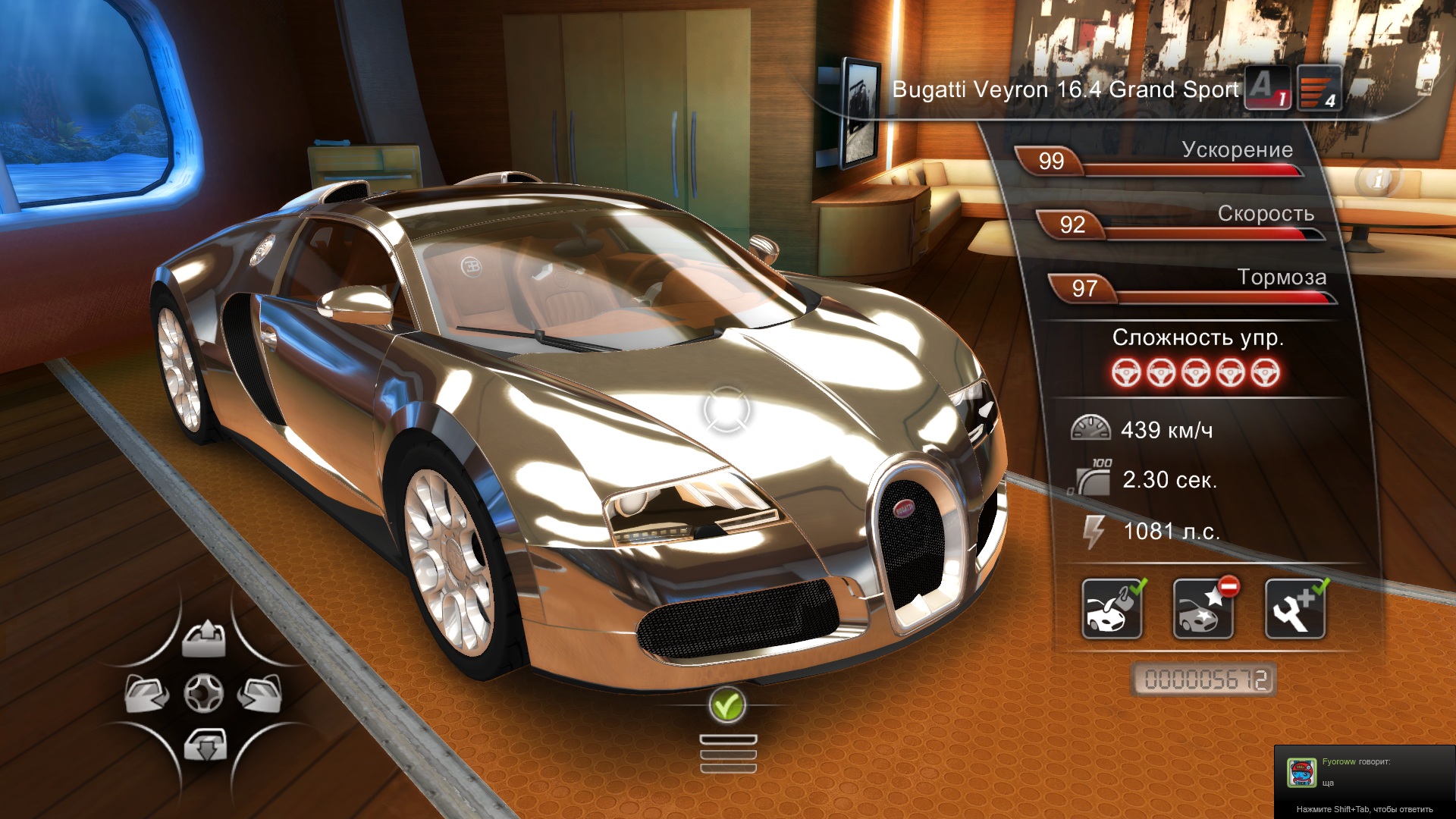Open the wrench tuning upgrades icon
Image resolution: width=1456 pixels, height=819 pixels.
1295,609
